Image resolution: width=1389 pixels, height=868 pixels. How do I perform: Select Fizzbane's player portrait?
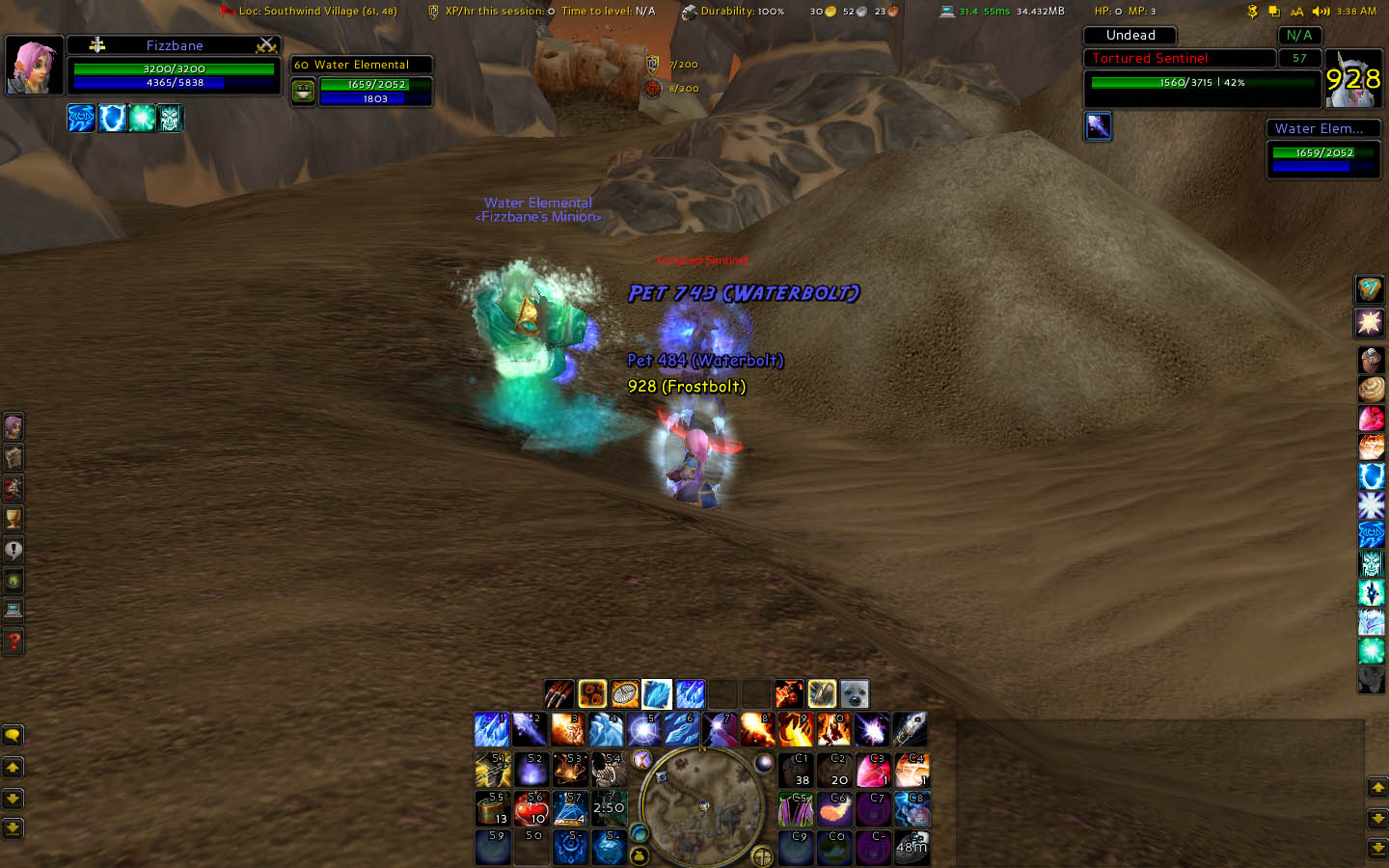click(35, 65)
